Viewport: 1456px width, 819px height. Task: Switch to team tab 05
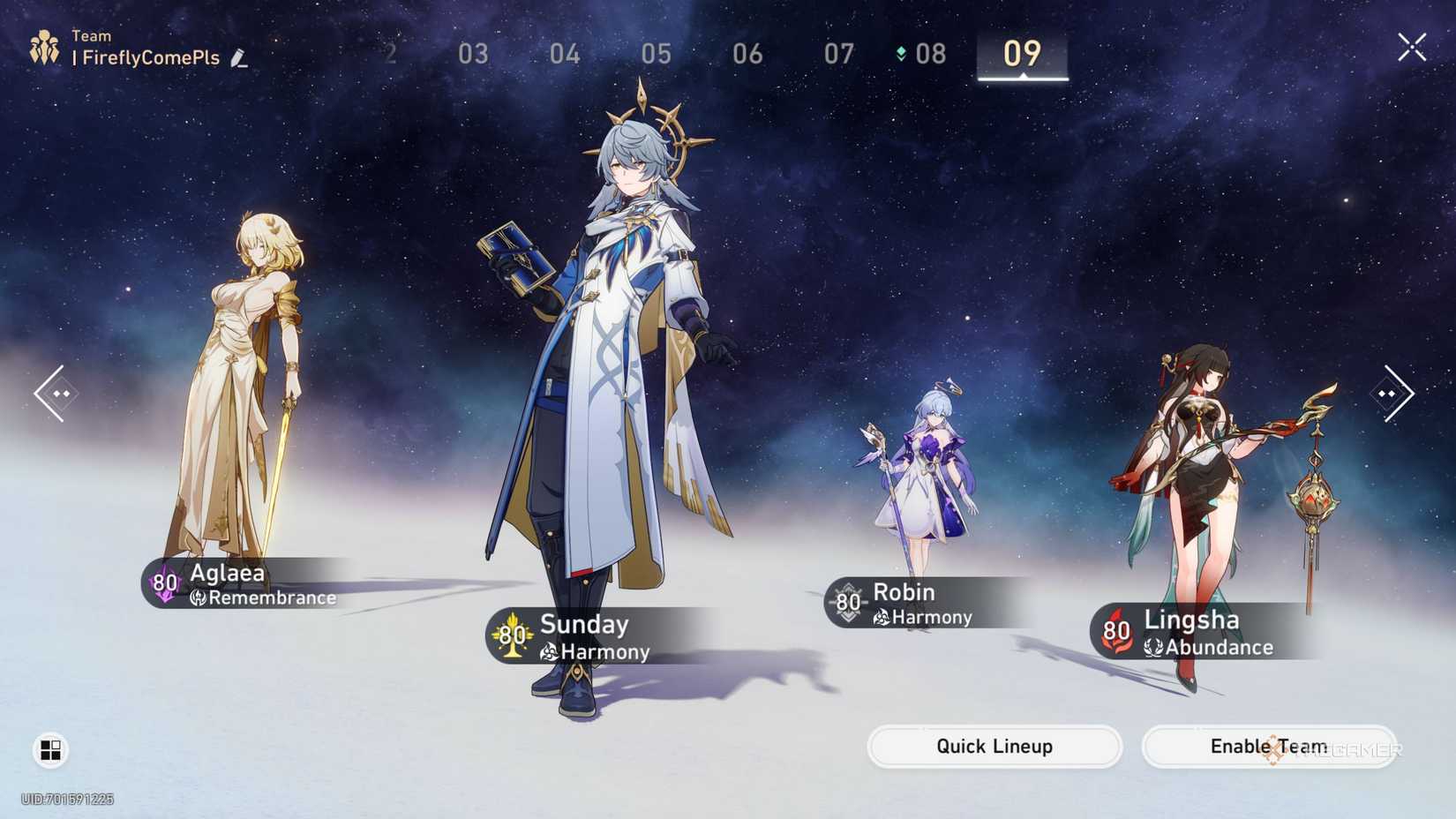point(655,54)
